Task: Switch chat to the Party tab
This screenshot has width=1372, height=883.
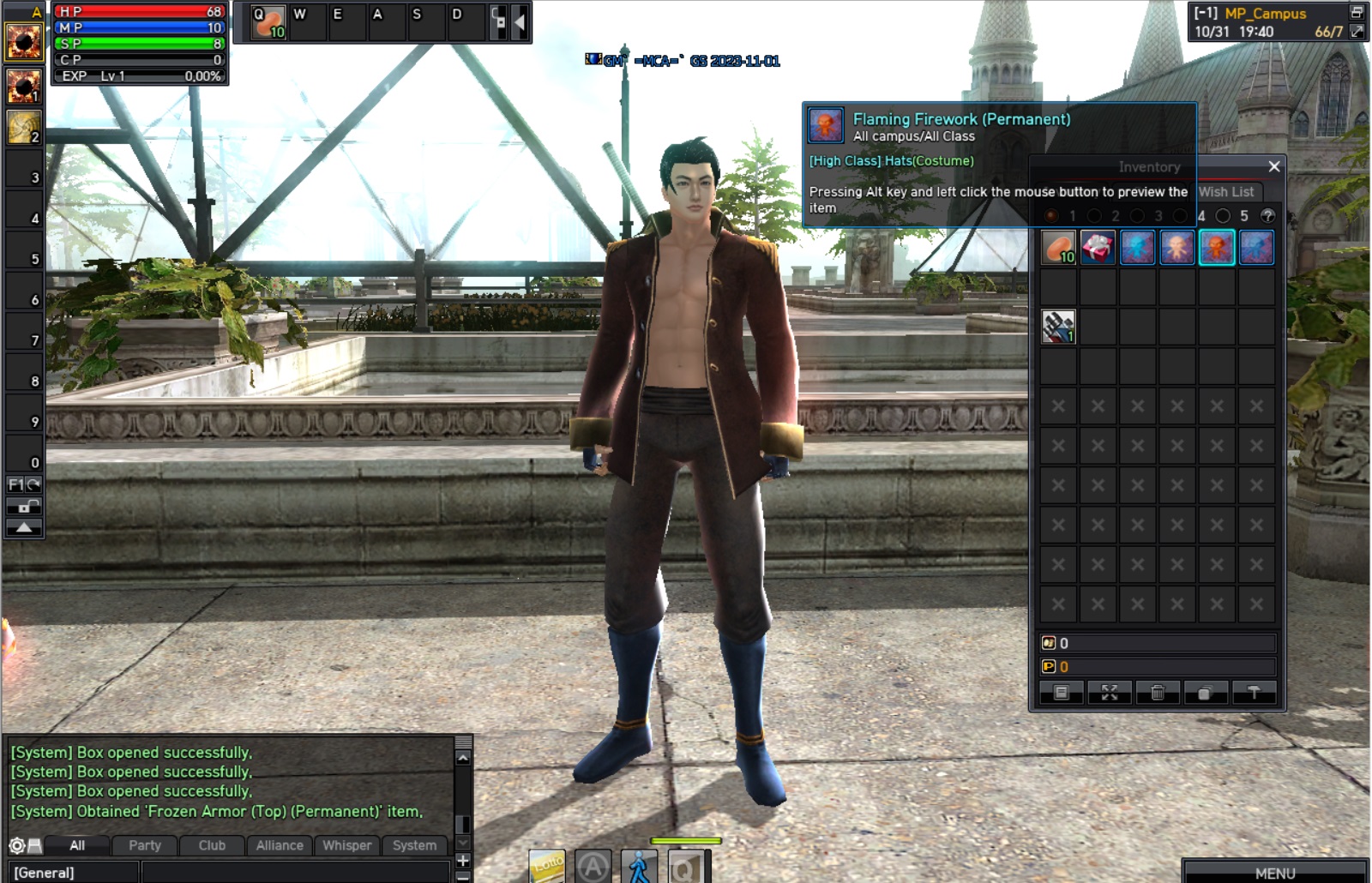Action: tap(145, 845)
